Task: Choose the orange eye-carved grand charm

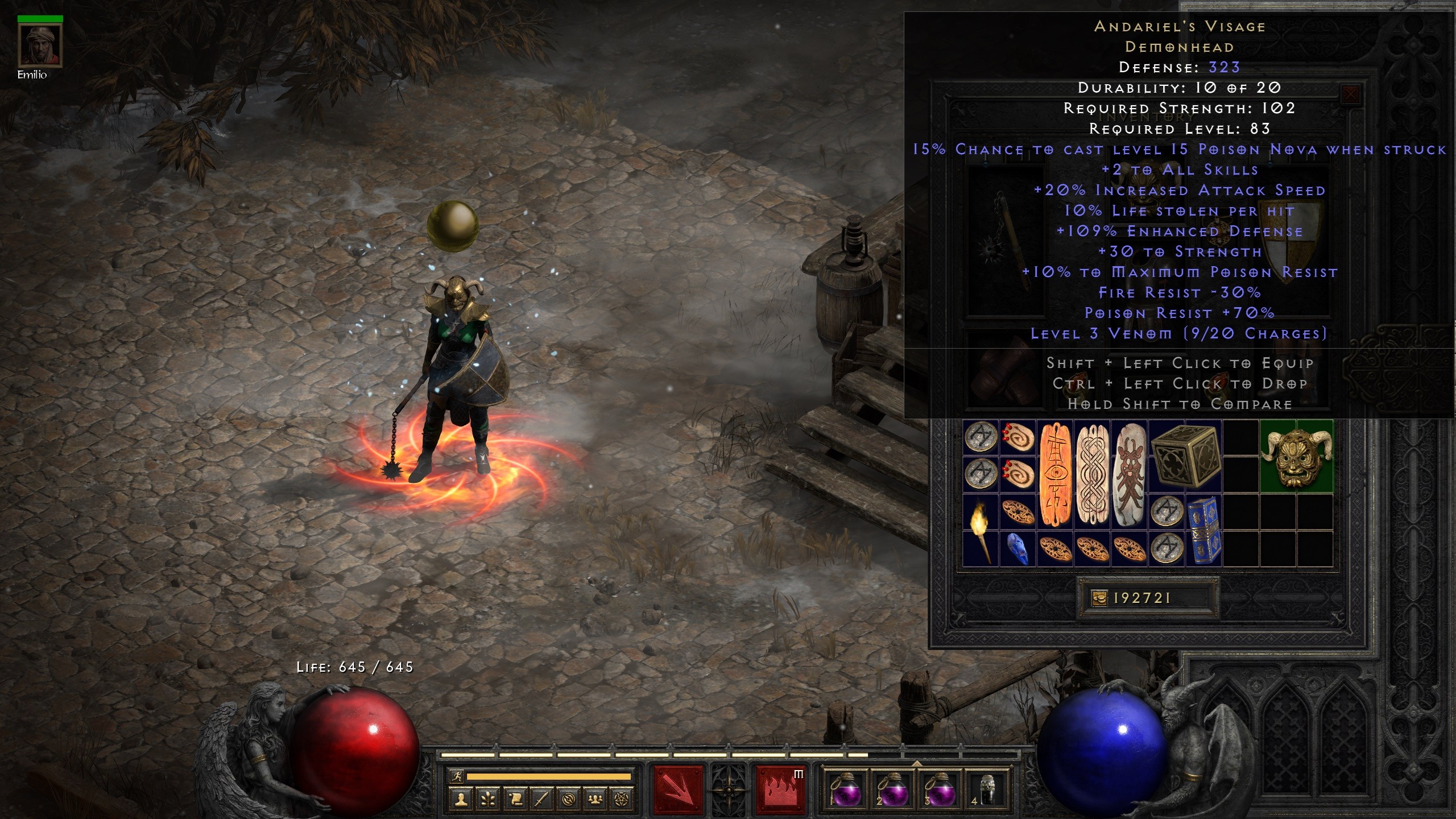Action: (x=1055, y=475)
